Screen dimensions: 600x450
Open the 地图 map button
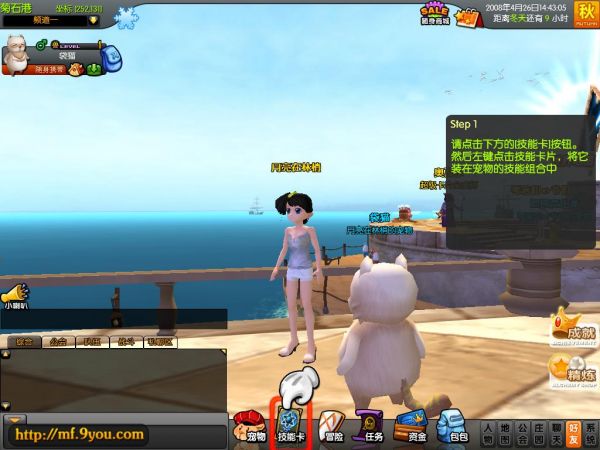tap(506, 432)
